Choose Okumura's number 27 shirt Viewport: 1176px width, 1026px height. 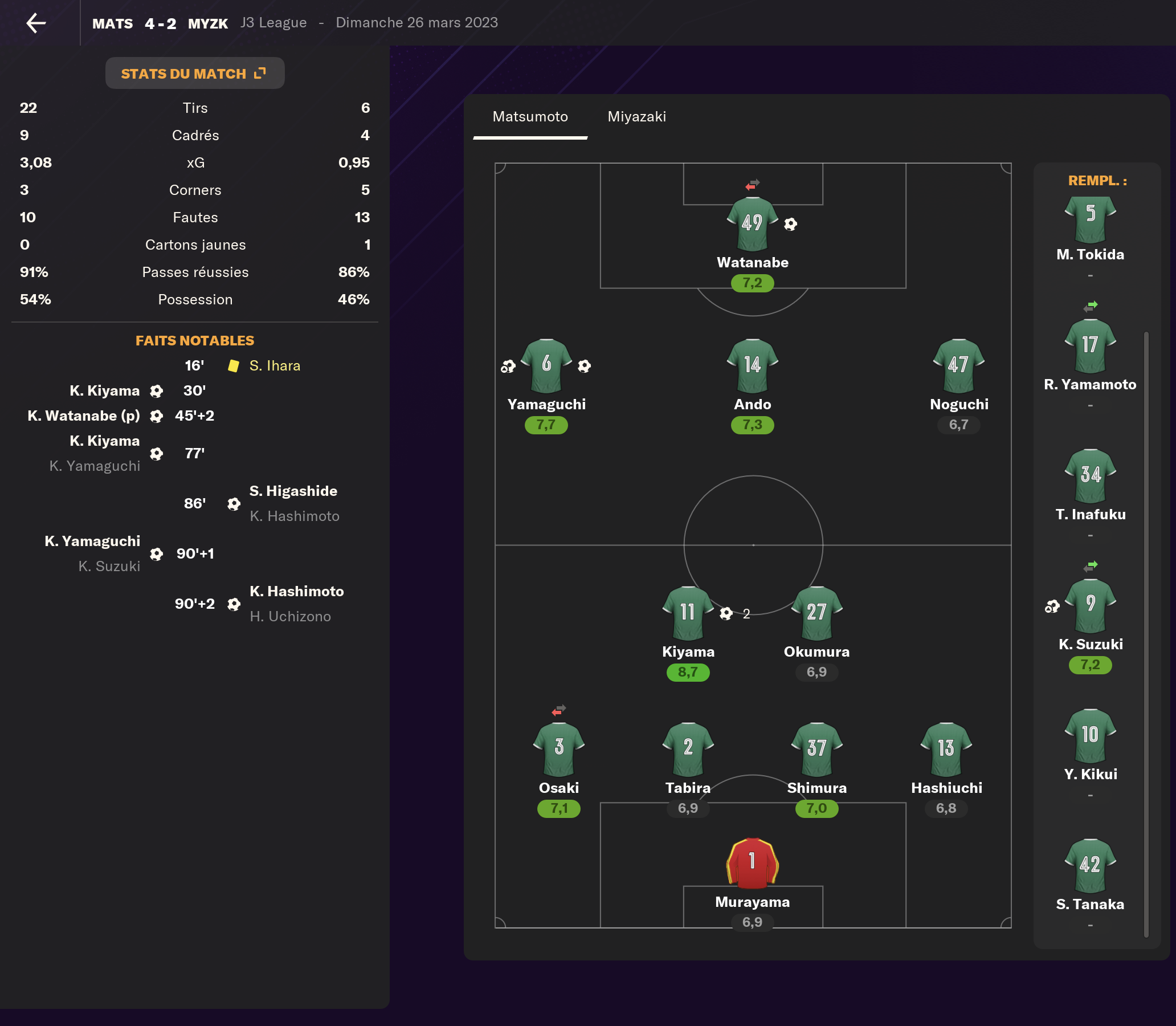pyautogui.click(x=816, y=613)
